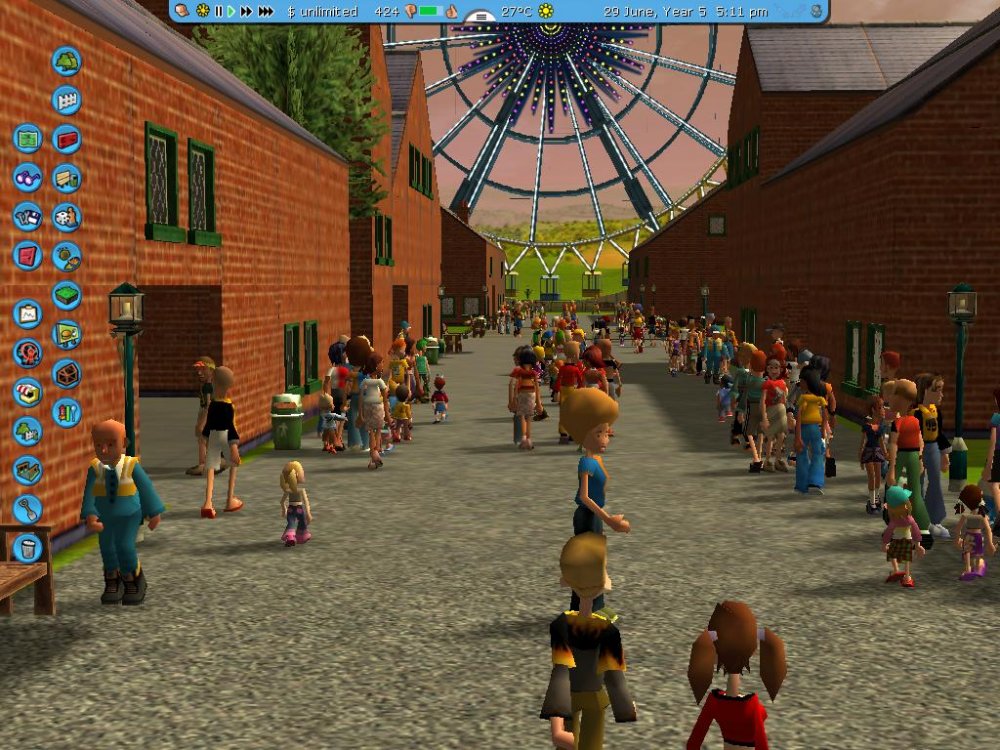
Task: Click the thumbs-up park rating icon
Action: [x=451, y=11]
